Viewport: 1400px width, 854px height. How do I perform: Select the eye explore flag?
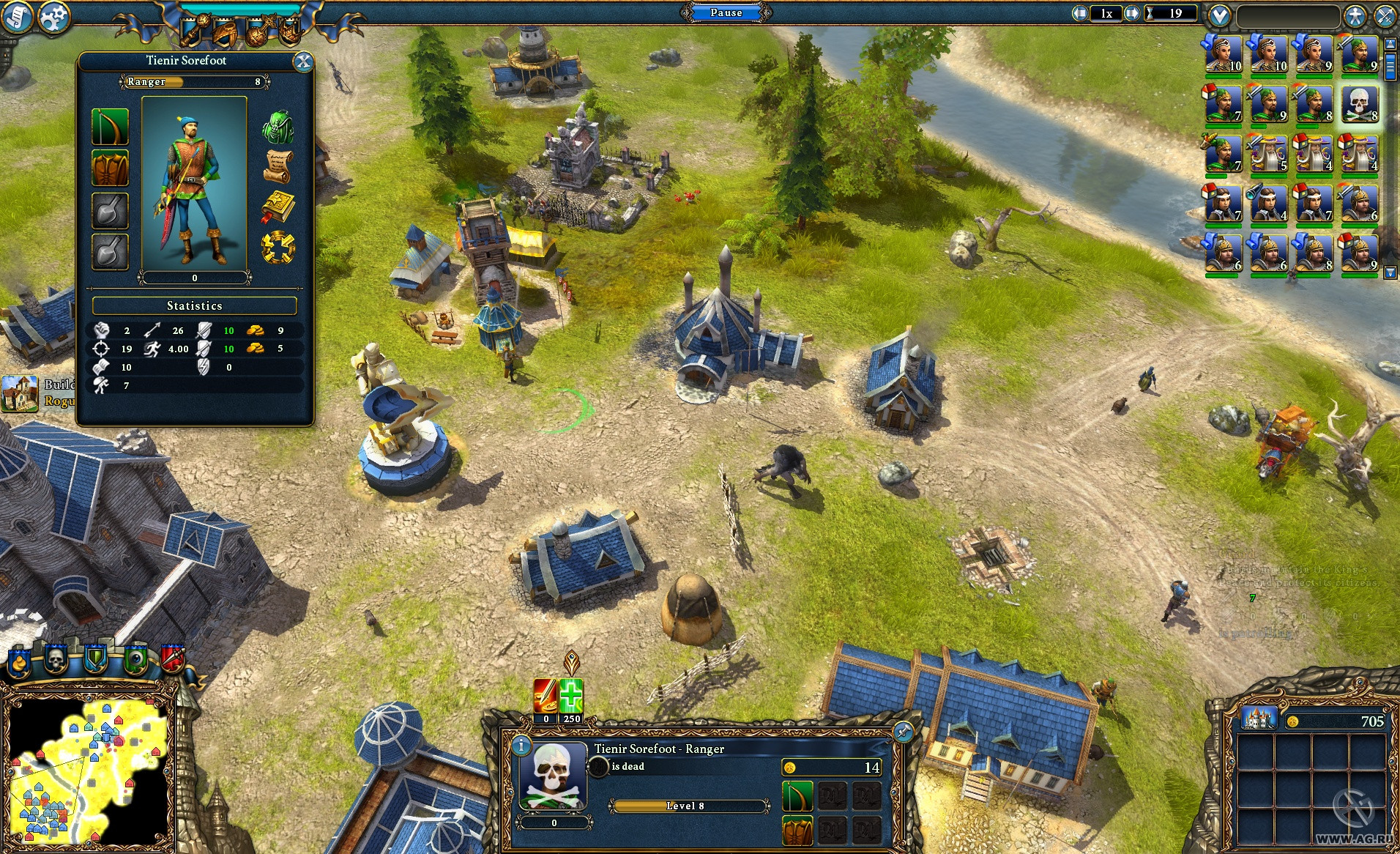[x=135, y=659]
